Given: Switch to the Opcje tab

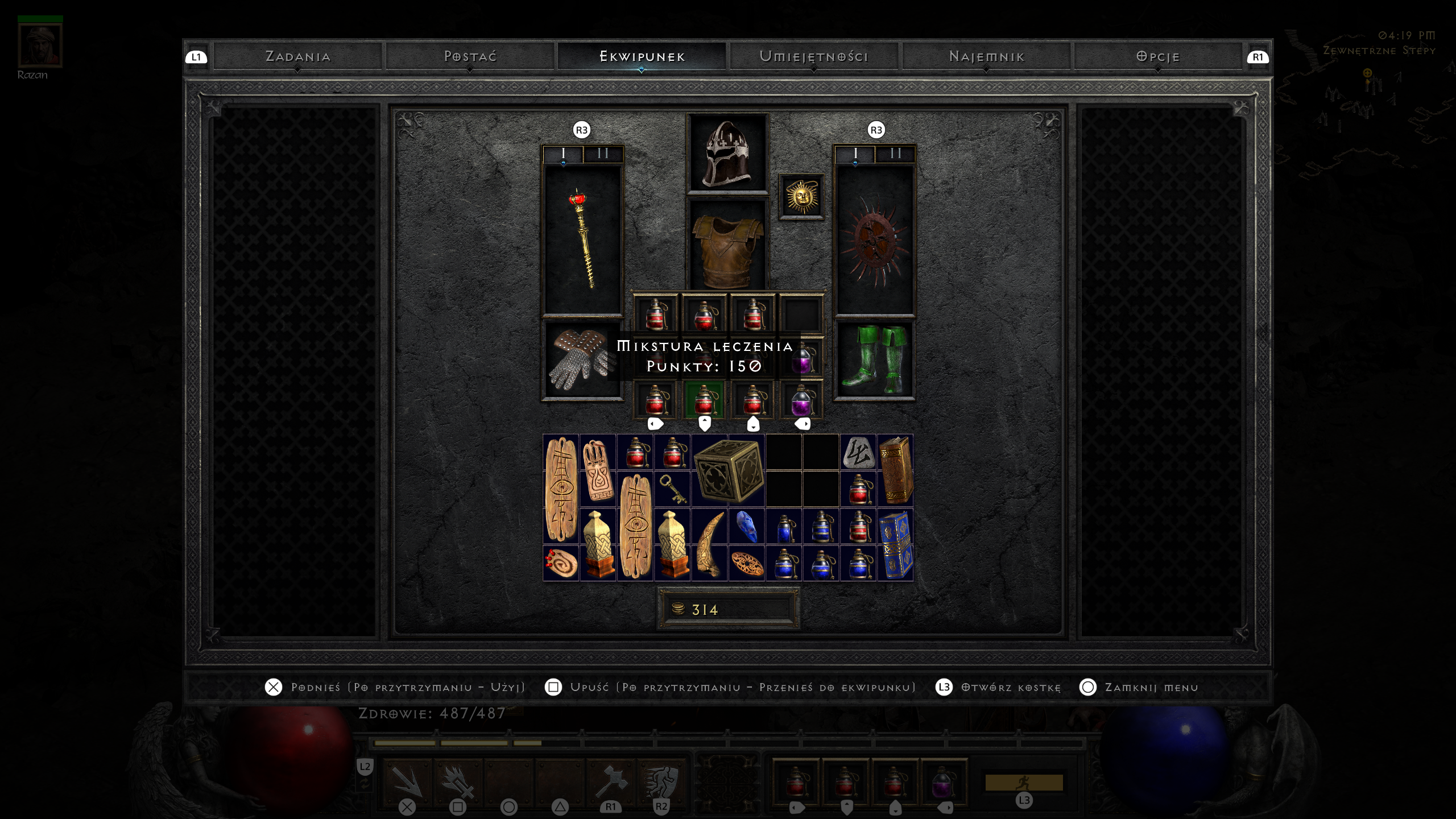Looking at the screenshot, I should 1158,57.
